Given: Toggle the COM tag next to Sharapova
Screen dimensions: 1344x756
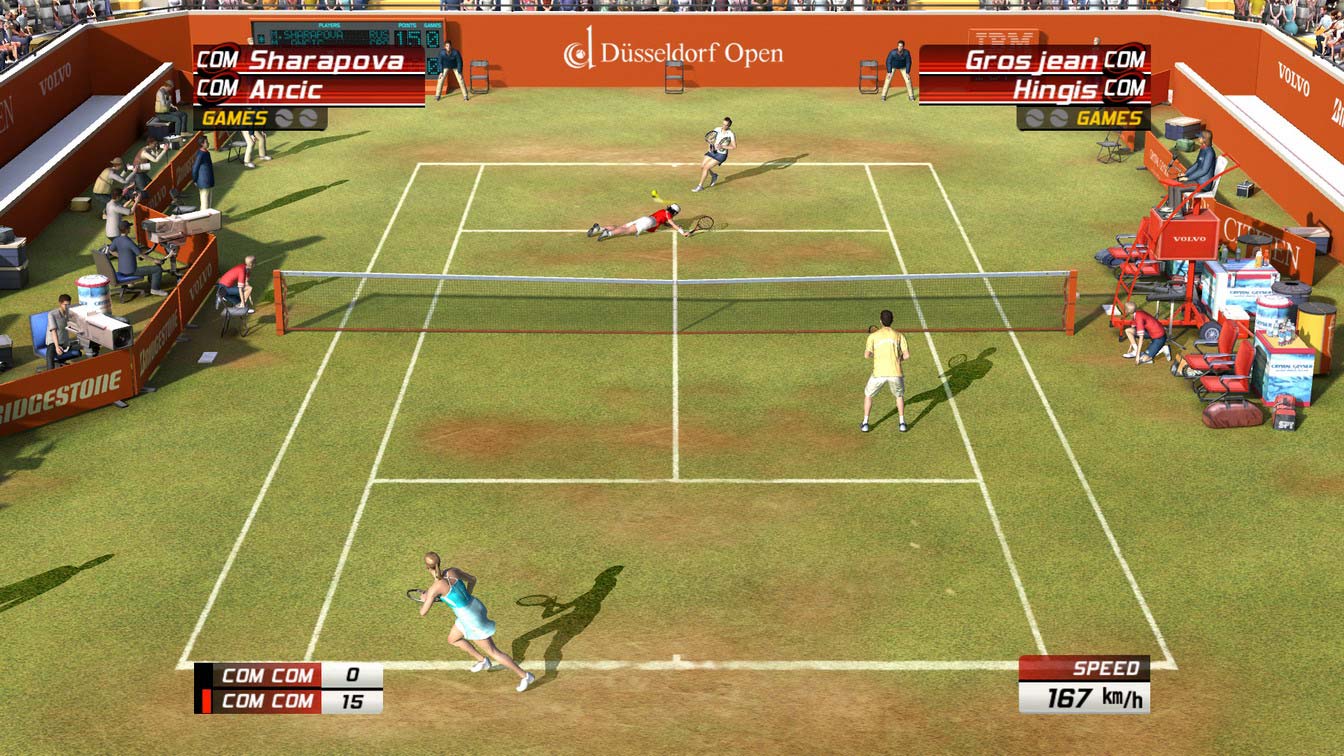Looking at the screenshot, I should [217, 60].
